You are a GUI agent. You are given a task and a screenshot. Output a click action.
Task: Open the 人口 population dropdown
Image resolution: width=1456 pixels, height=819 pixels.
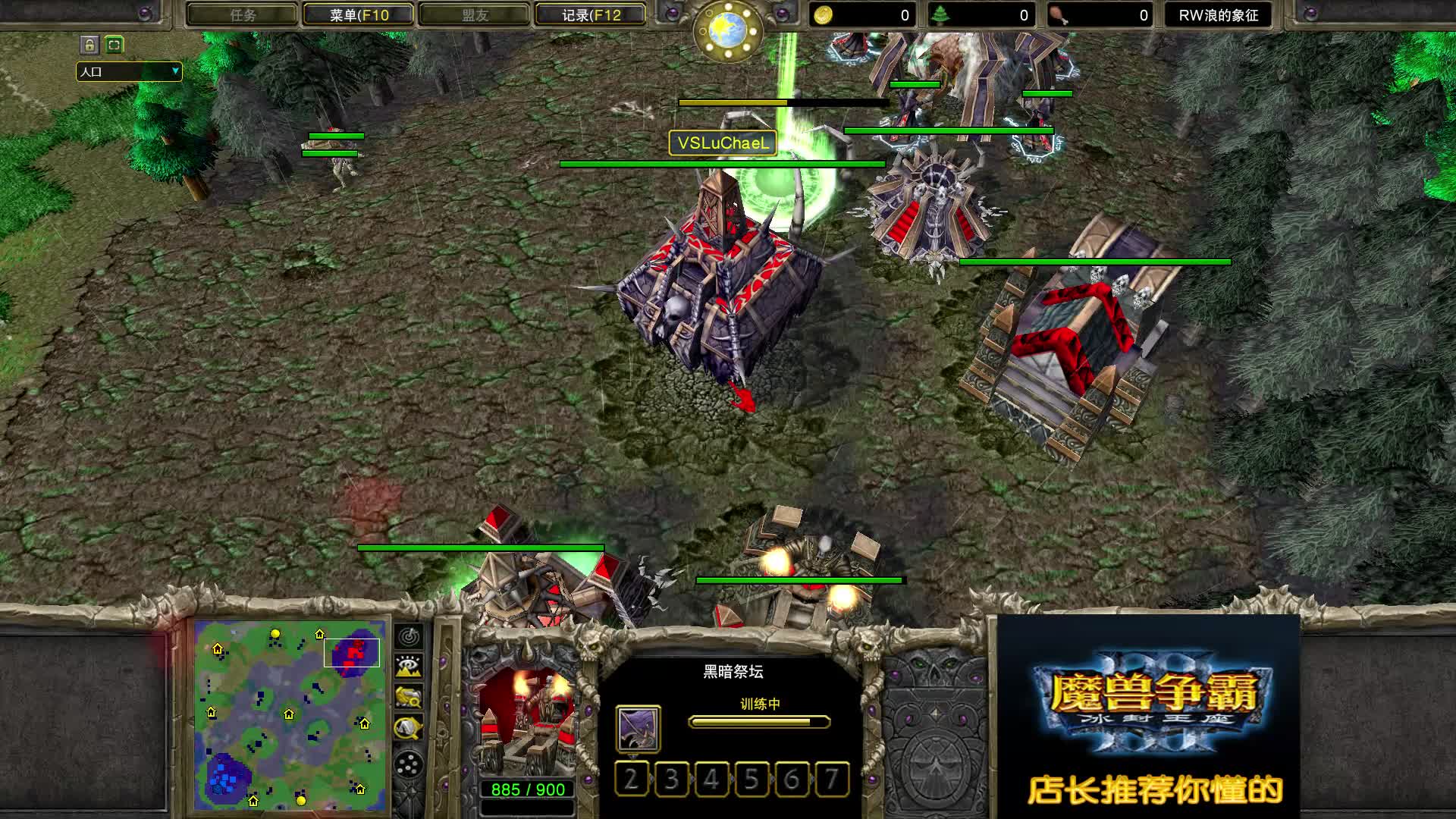click(x=129, y=72)
